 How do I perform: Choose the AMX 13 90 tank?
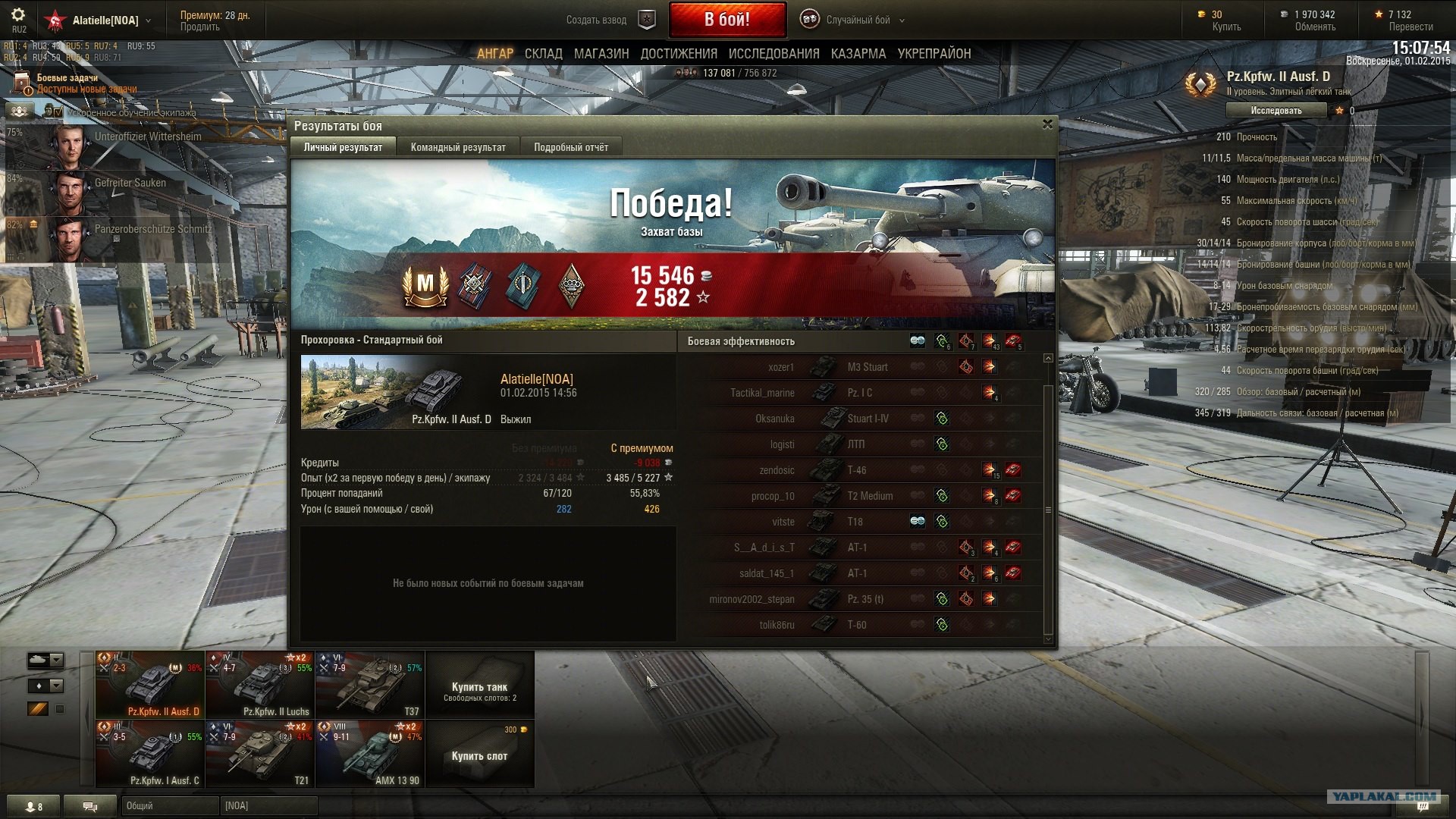[x=369, y=754]
